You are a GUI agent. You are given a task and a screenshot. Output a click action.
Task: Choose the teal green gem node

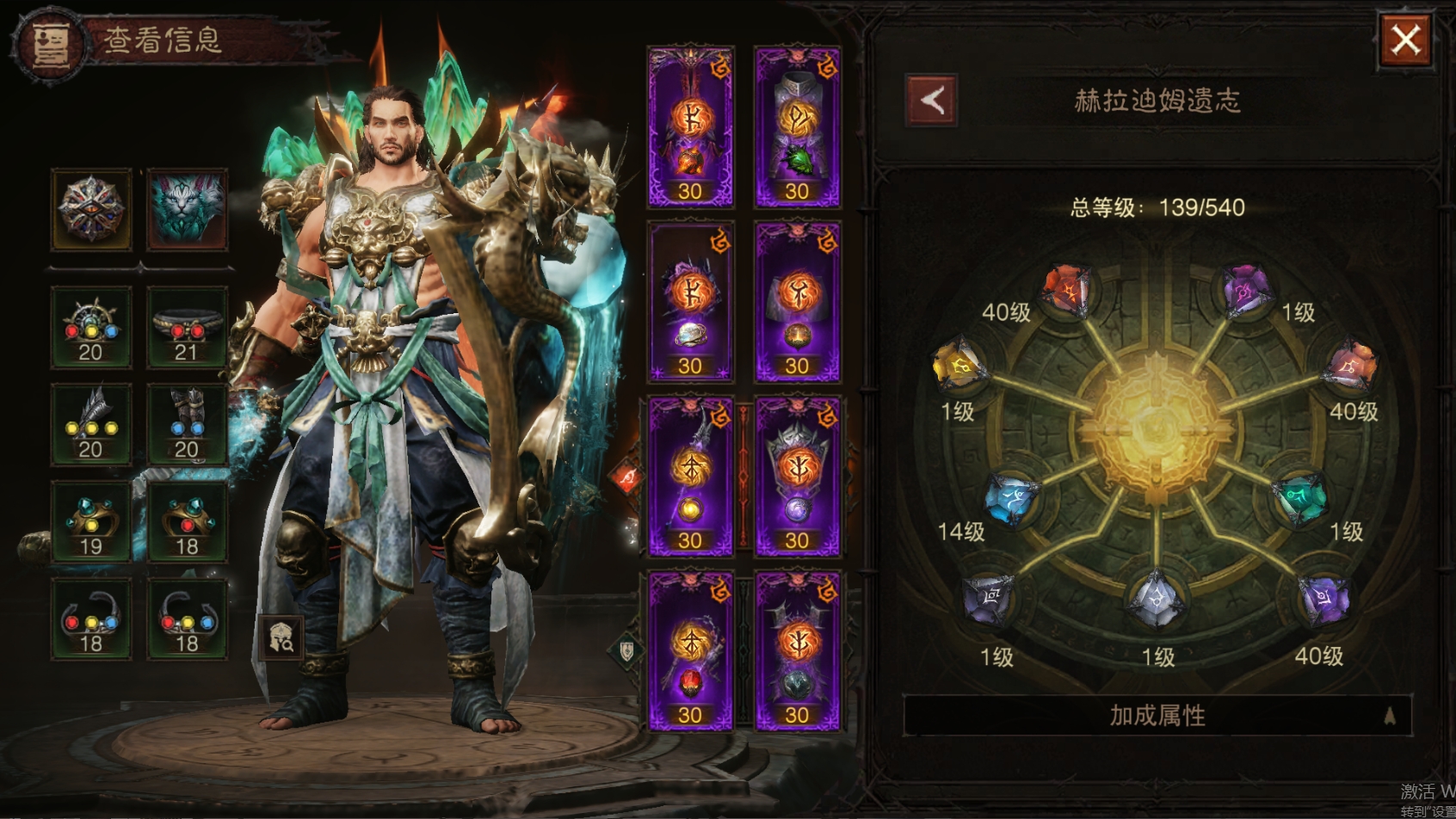[1300, 498]
